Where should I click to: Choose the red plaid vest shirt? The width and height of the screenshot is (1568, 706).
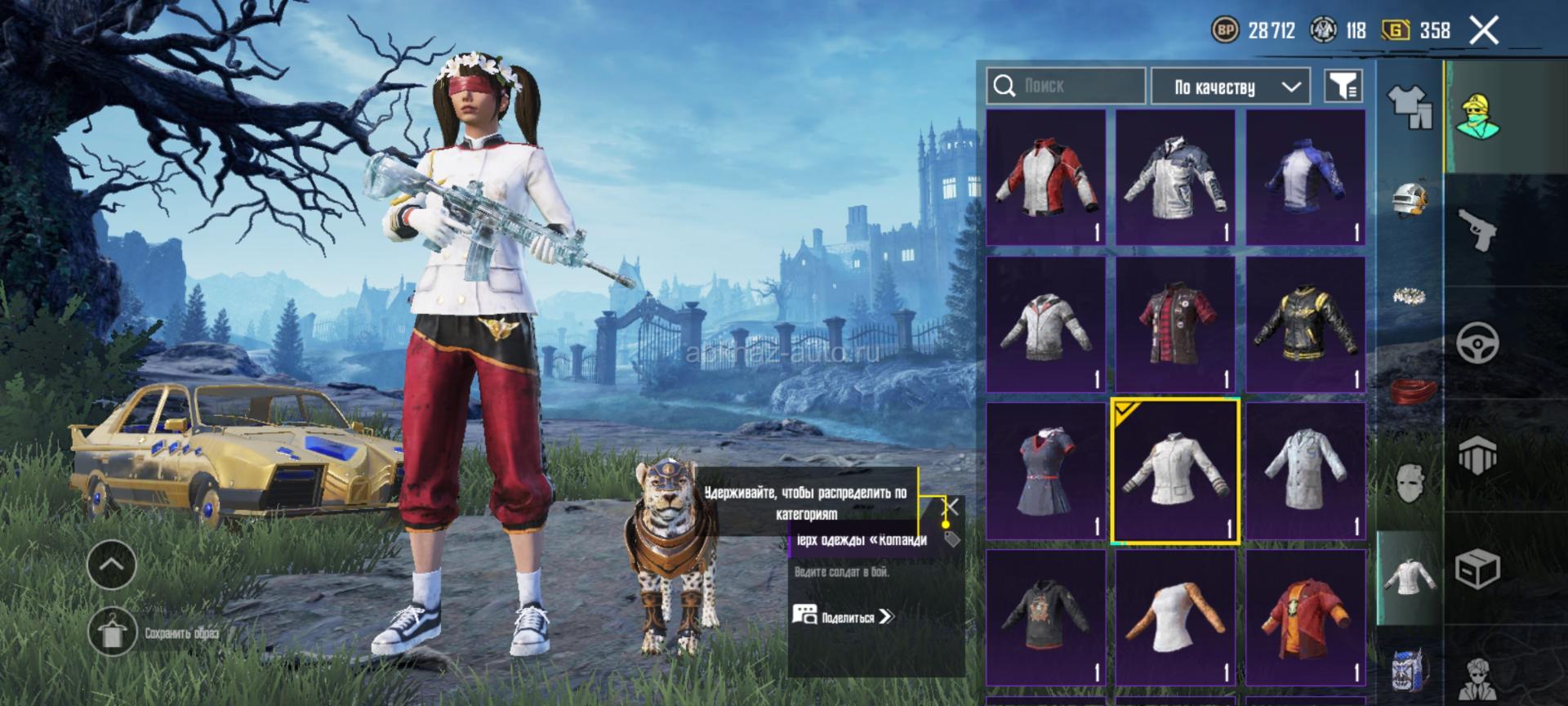[1176, 324]
